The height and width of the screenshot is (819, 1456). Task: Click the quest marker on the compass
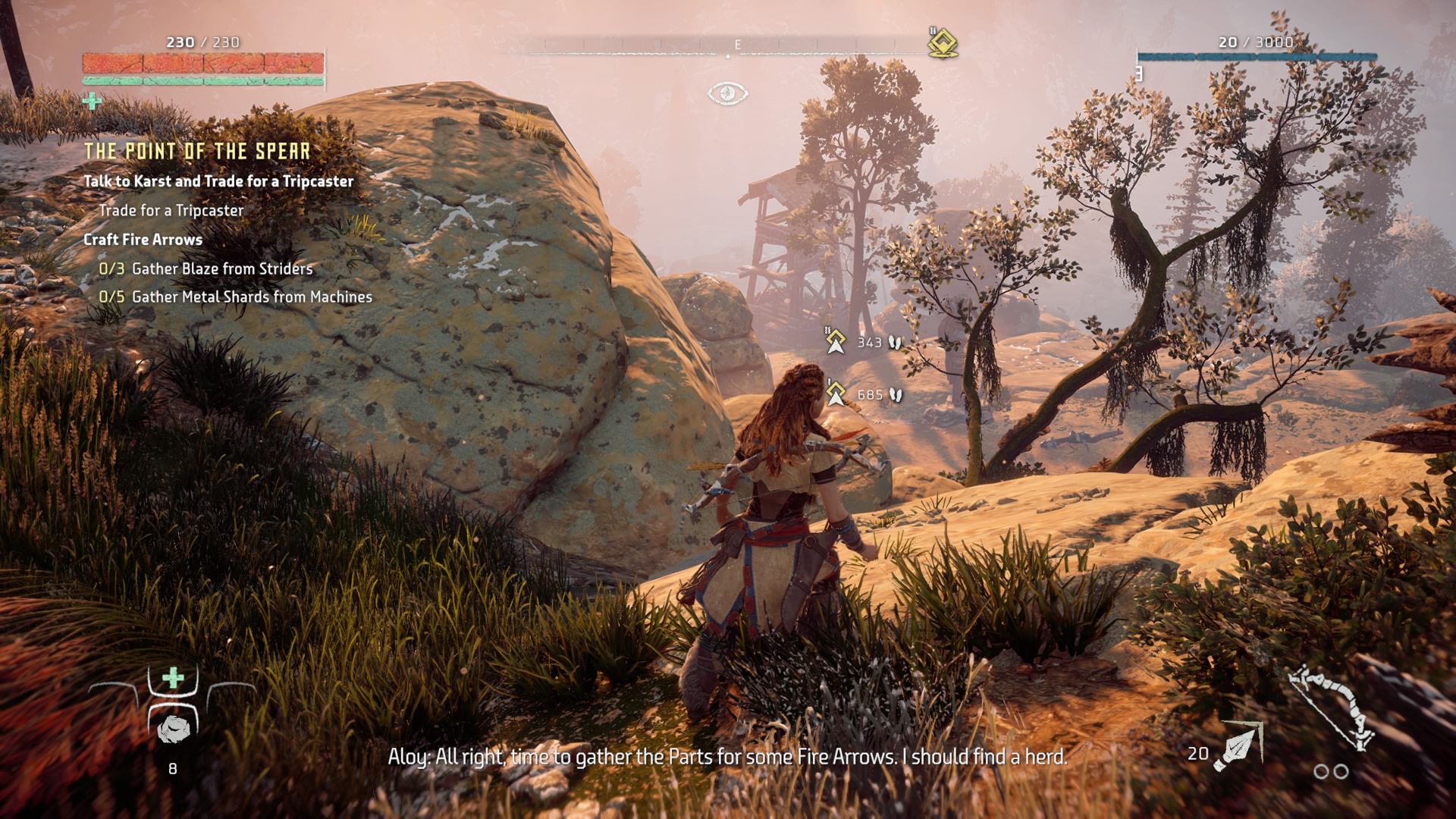coord(943,43)
